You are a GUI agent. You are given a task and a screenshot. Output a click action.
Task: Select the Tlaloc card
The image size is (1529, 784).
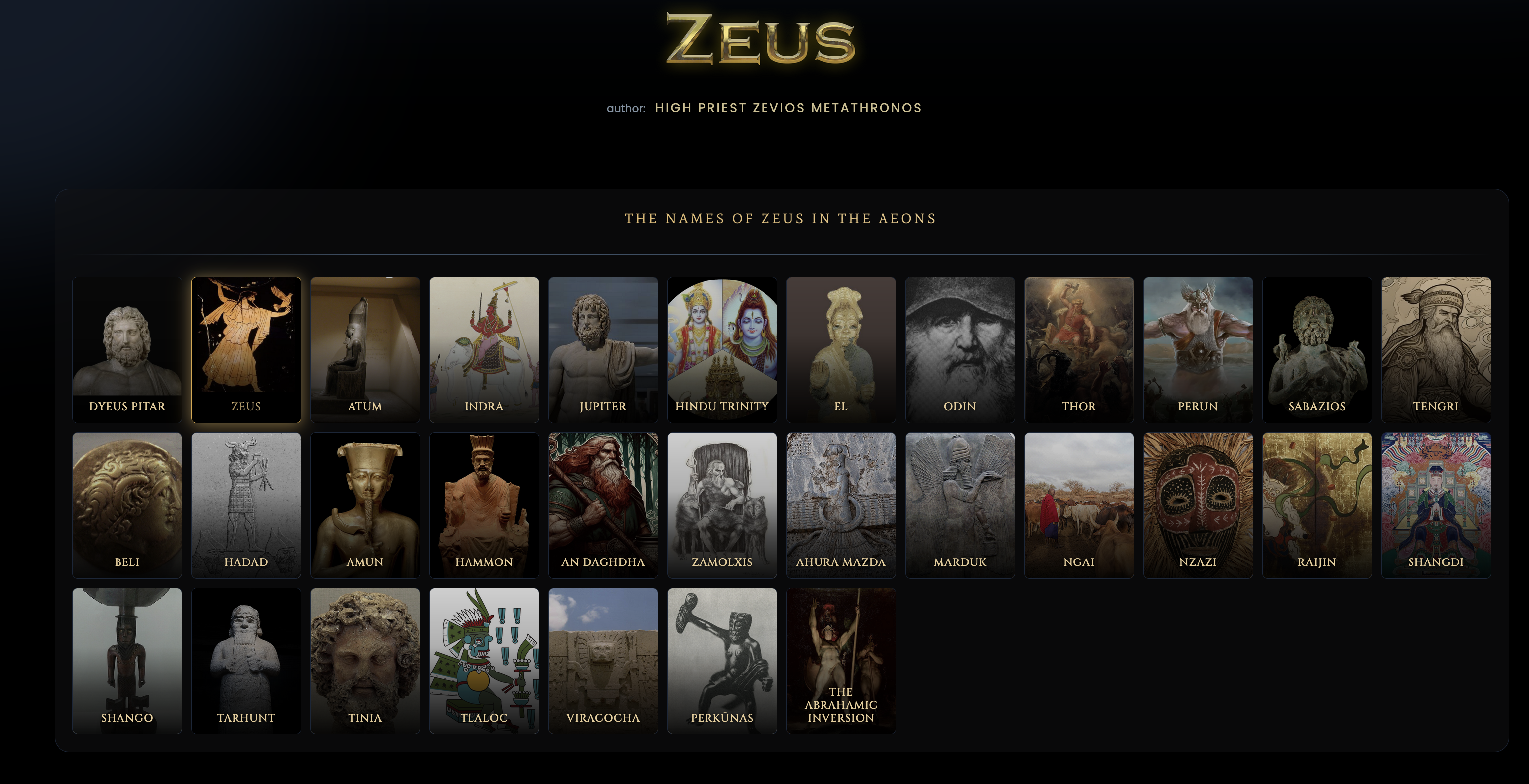[x=484, y=661]
